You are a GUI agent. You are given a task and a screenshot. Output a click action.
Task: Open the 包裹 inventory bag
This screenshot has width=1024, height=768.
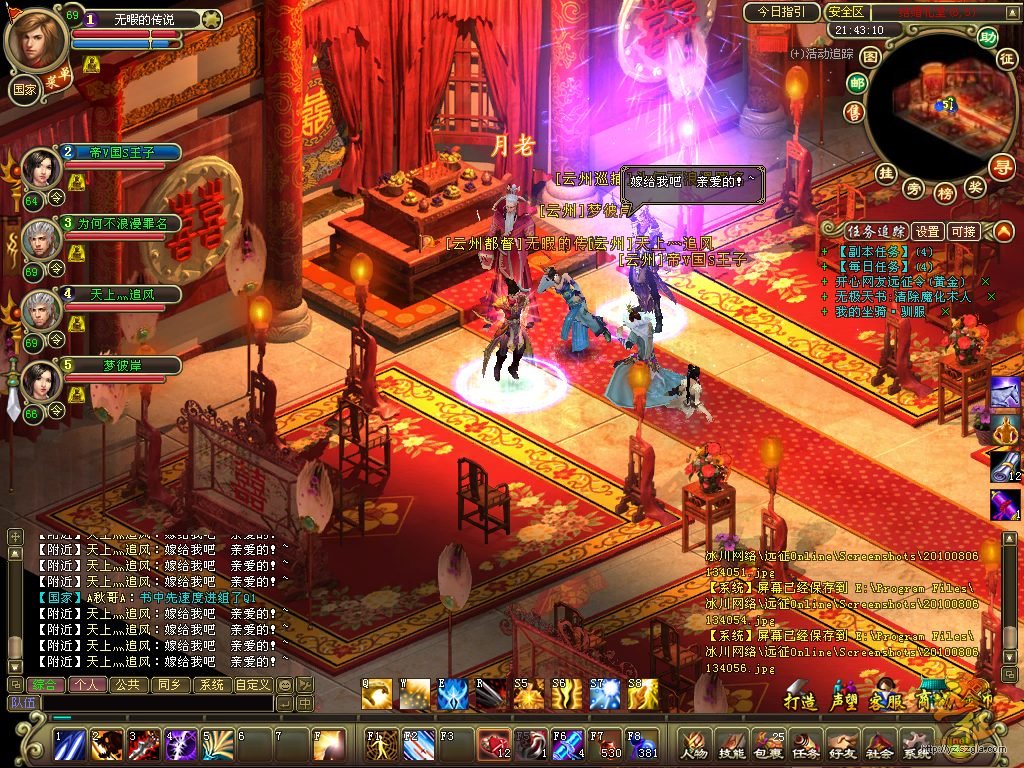point(767,743)
